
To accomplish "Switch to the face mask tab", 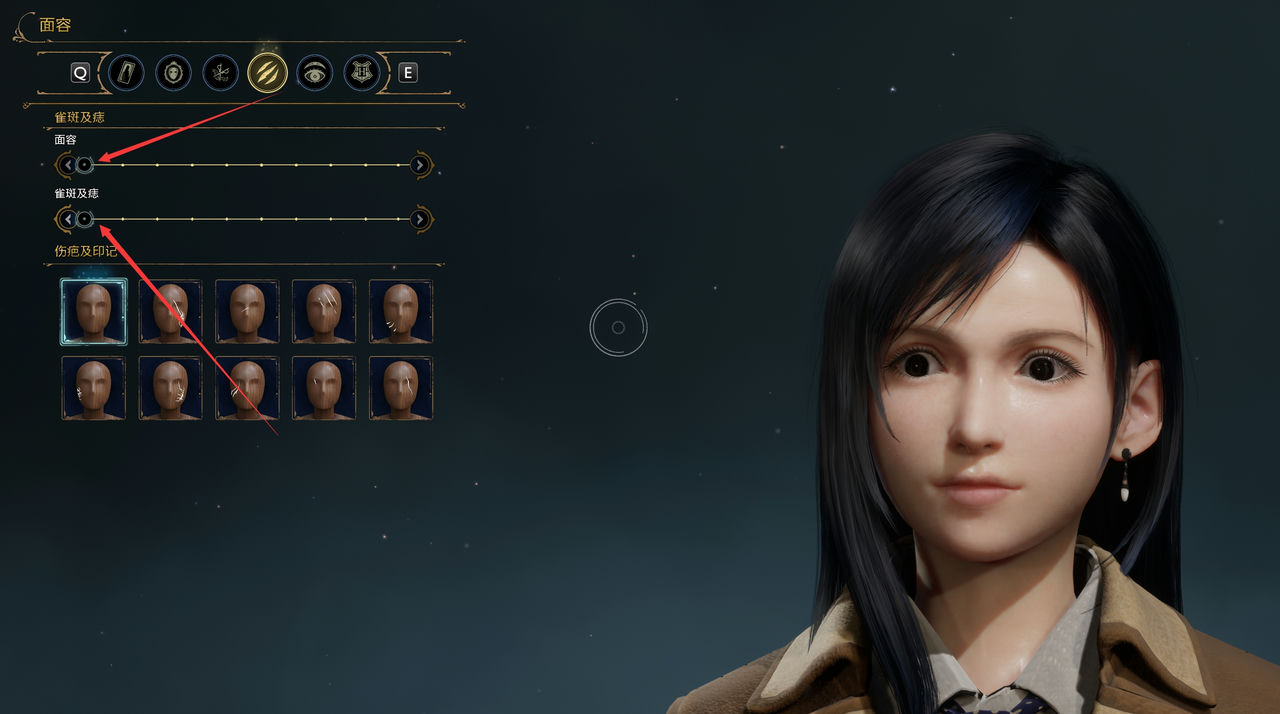I will click(x=173, y=72).
